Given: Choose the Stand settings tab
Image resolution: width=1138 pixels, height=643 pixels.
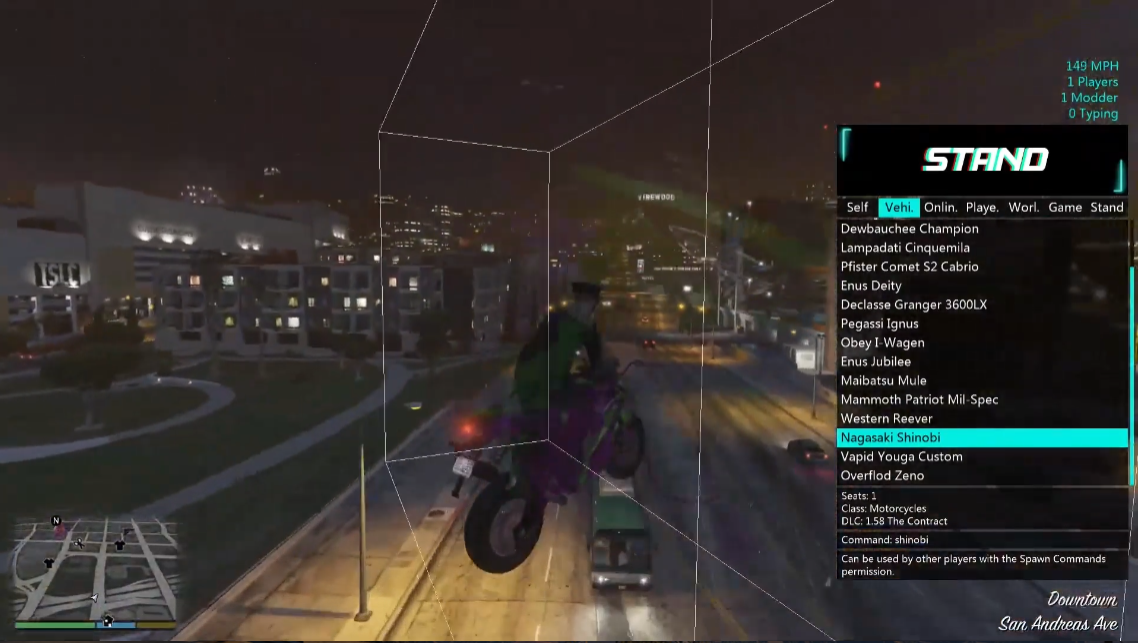Looking at the screenshot, I should tap(1106, 207).
